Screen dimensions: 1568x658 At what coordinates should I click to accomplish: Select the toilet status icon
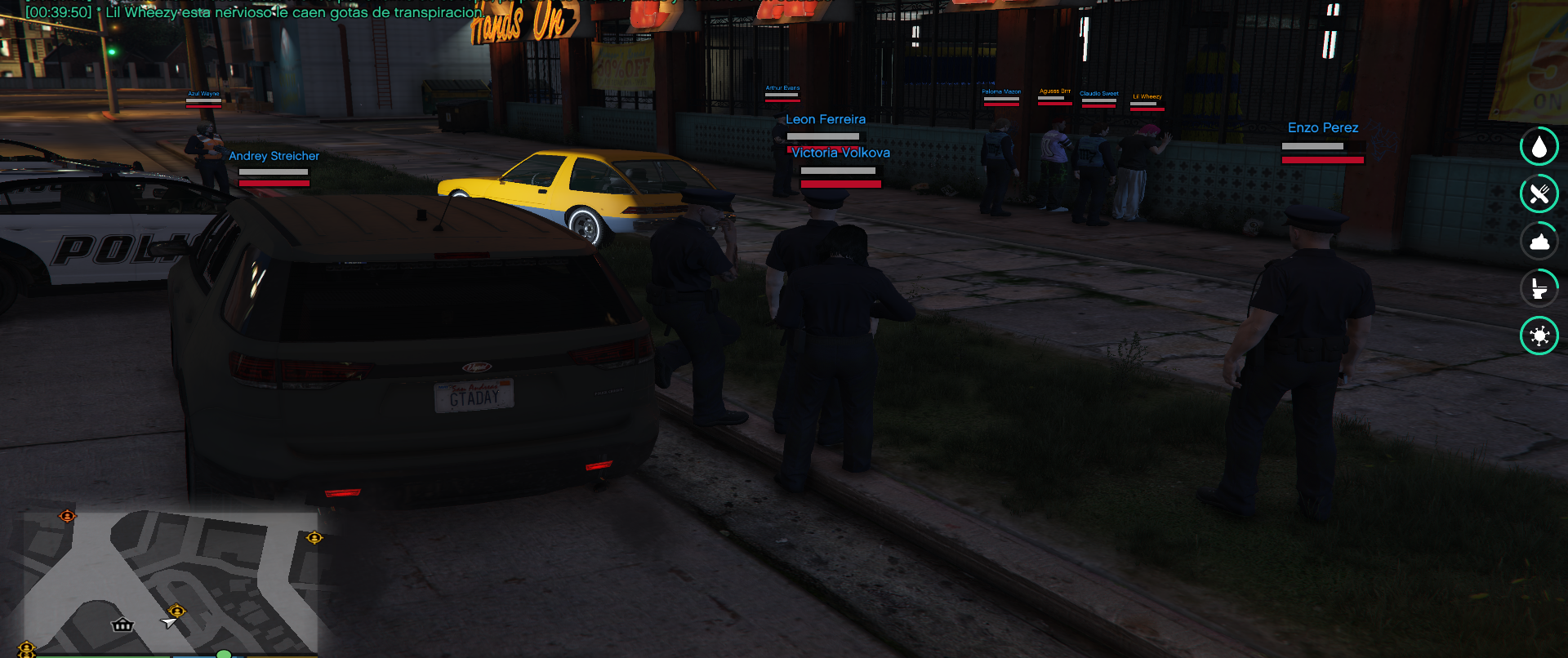click(x=1539, y=289)
